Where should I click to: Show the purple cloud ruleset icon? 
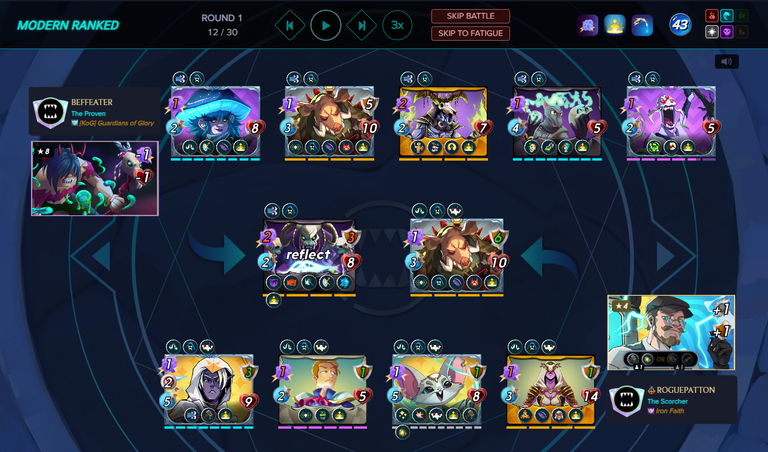pos(588,25)
